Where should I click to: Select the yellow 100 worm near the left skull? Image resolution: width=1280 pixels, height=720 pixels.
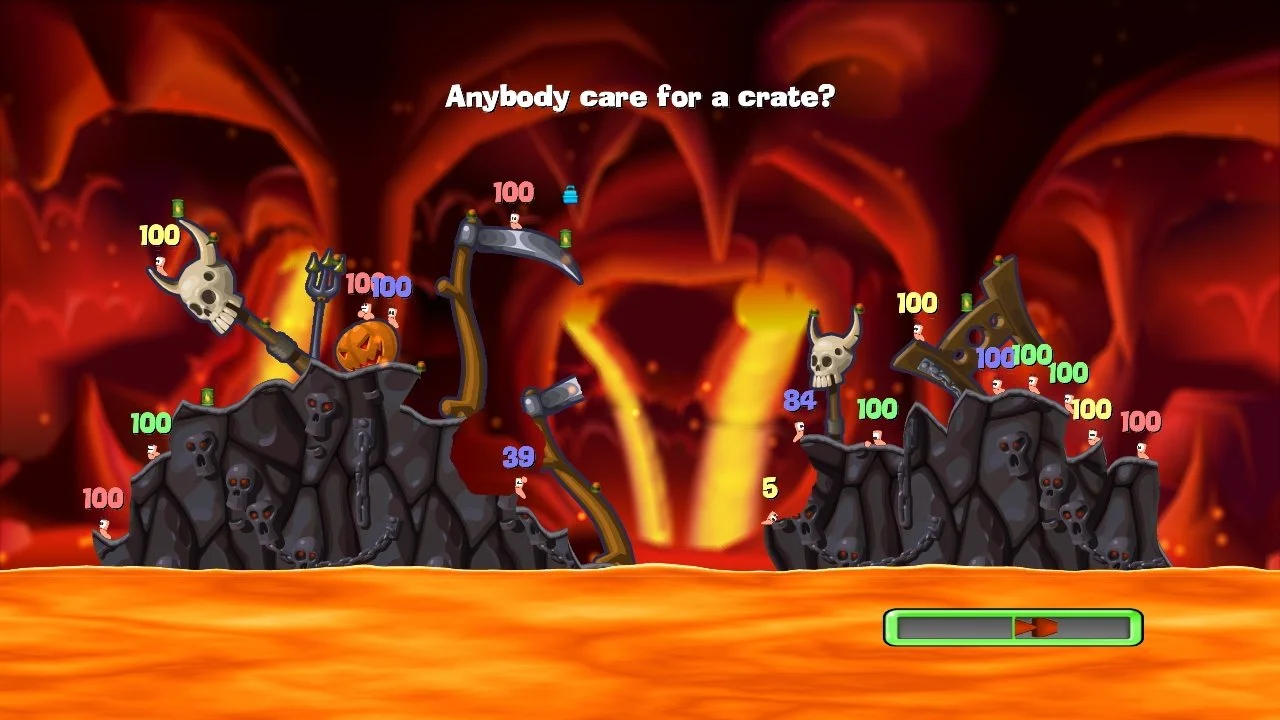[x=163, y=265]
